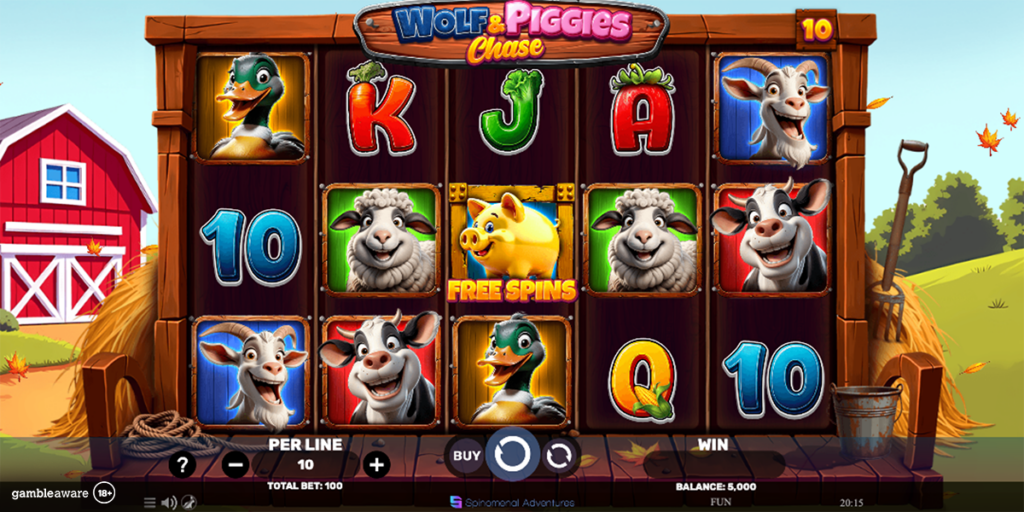Click the icon right of the speaker
This screenshot has height=512, width=1024.
[x=187, y=502]
